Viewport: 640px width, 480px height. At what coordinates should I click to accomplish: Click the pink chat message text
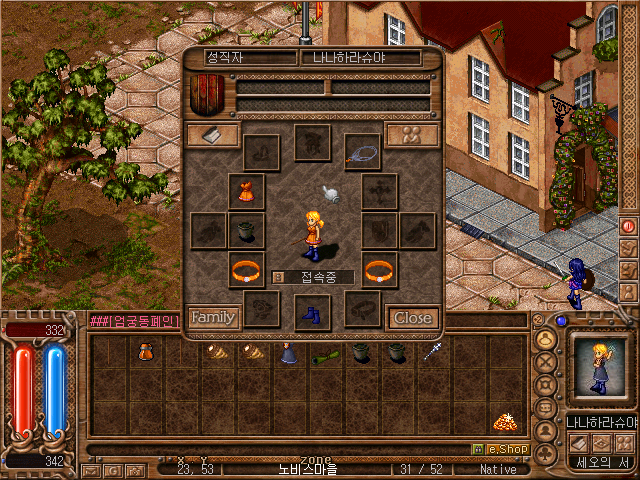[x=134, y=321]
